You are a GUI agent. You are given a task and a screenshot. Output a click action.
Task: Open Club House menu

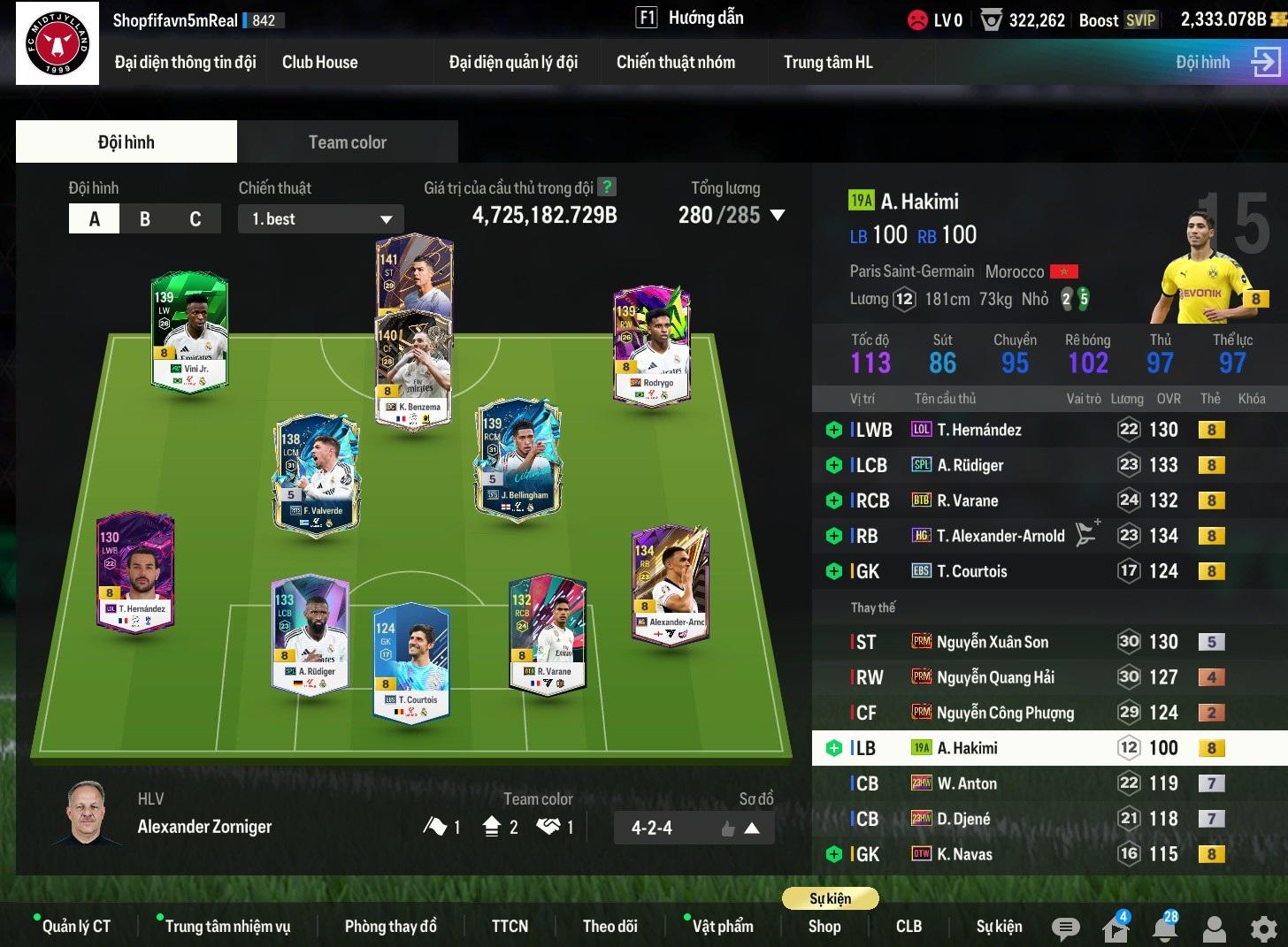319,62
